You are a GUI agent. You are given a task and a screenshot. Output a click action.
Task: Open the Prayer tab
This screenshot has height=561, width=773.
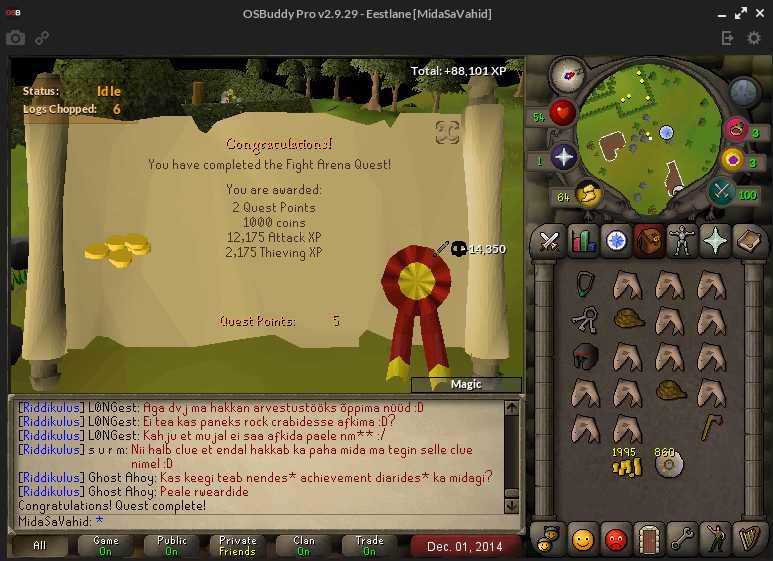point(715,241)
